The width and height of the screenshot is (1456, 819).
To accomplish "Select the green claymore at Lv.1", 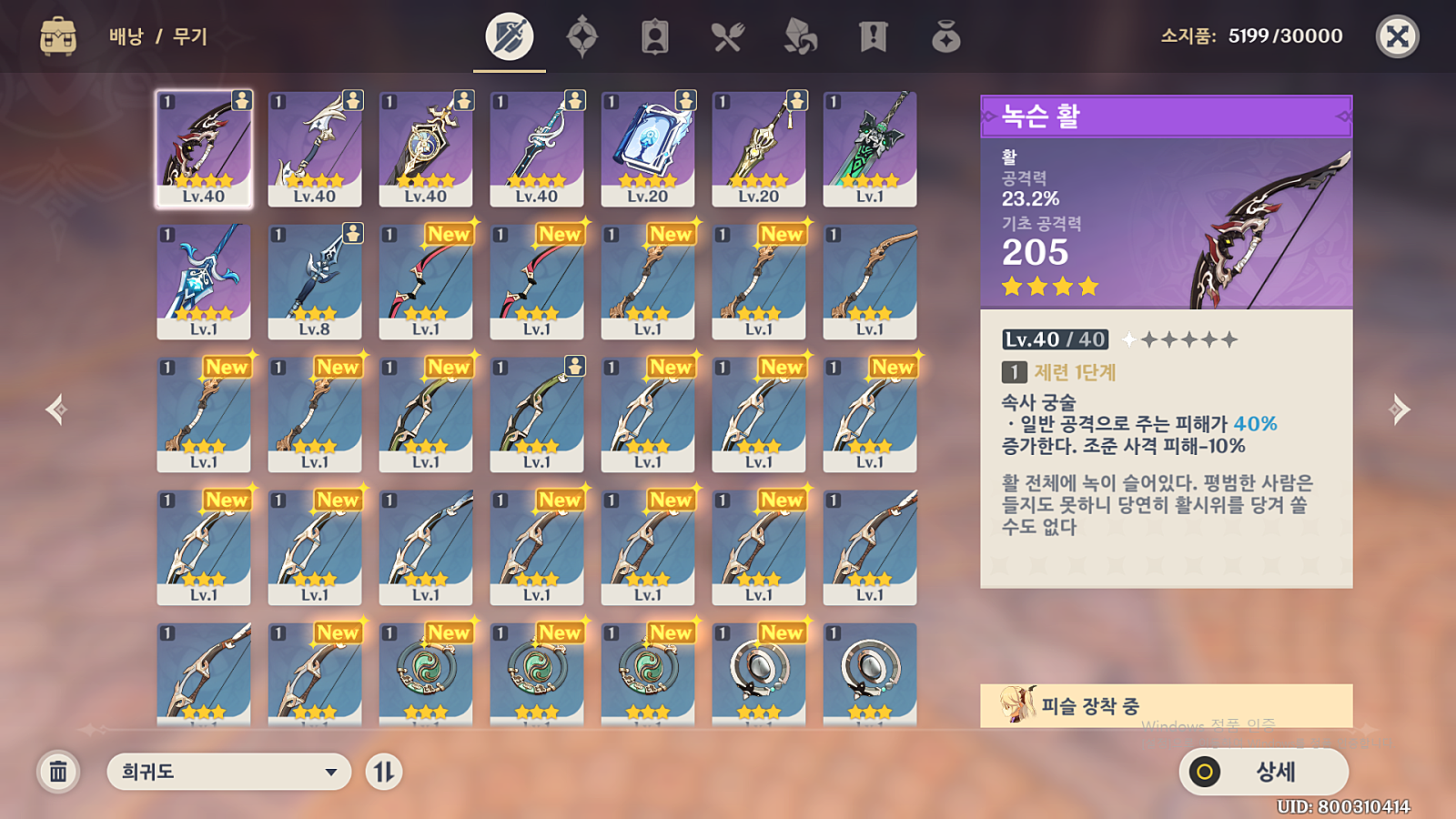I will [x=870, y=148].
